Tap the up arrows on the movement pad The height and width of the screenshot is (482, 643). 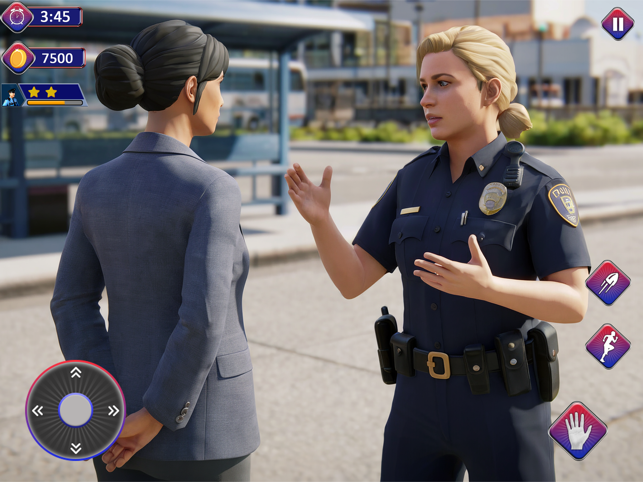click(75, 373)
